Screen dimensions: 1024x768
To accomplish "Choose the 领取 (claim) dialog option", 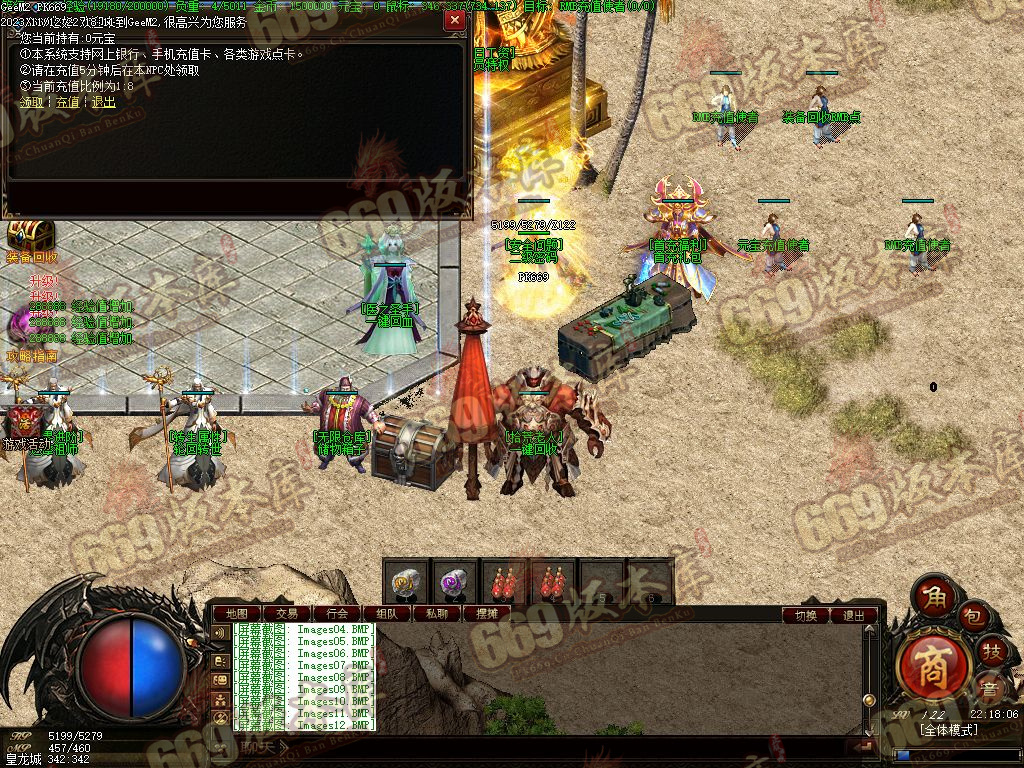I will tap(31, 102).
